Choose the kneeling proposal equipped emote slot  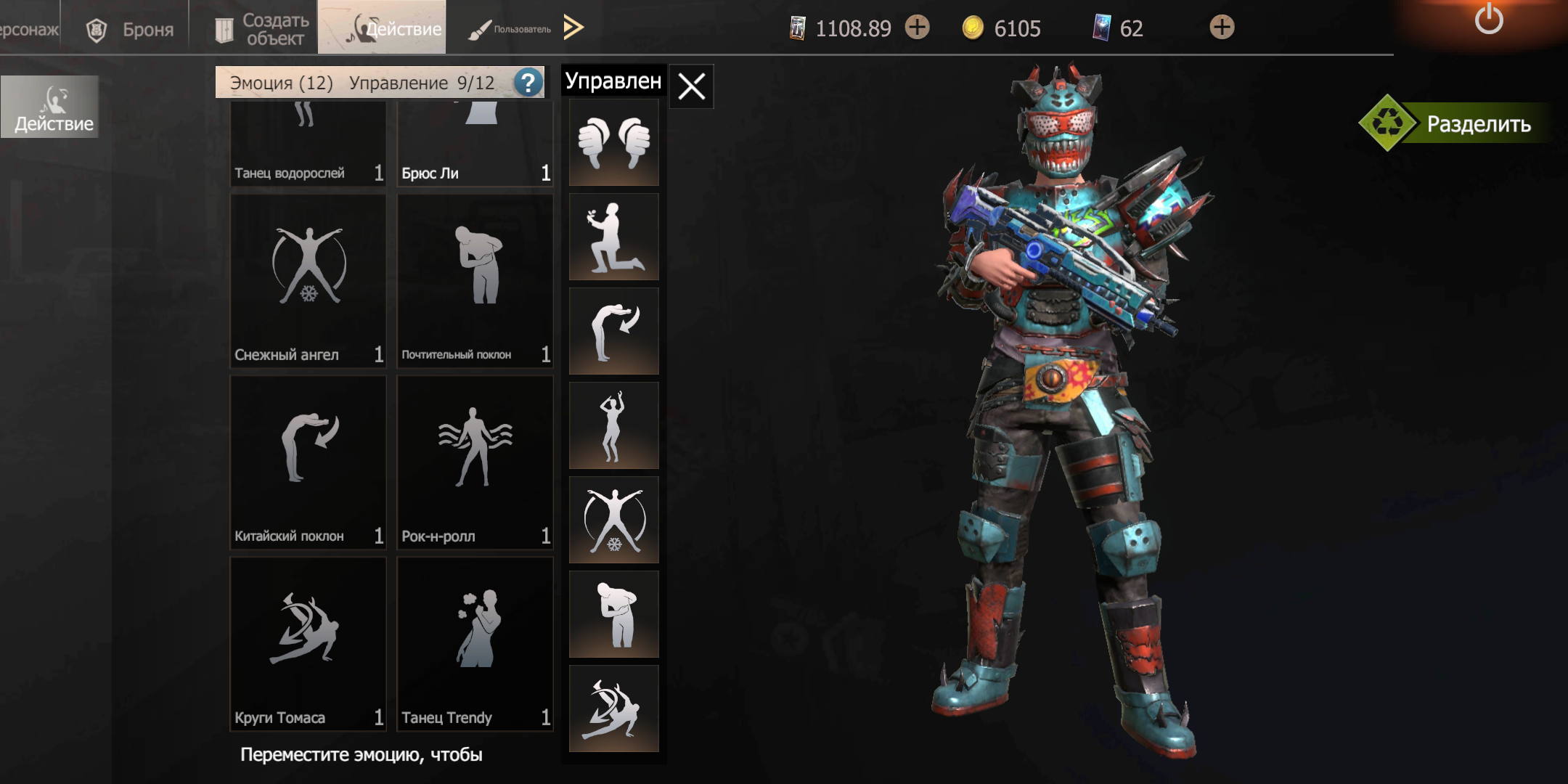pyautogui.click(x=614, y=237)
